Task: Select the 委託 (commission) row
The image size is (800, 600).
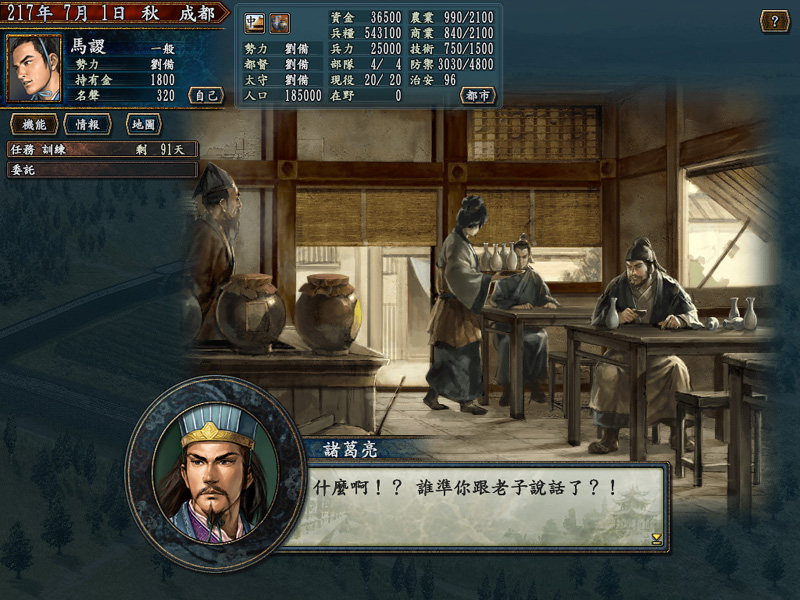Action: pyautogui.click(x=102, y=170)
